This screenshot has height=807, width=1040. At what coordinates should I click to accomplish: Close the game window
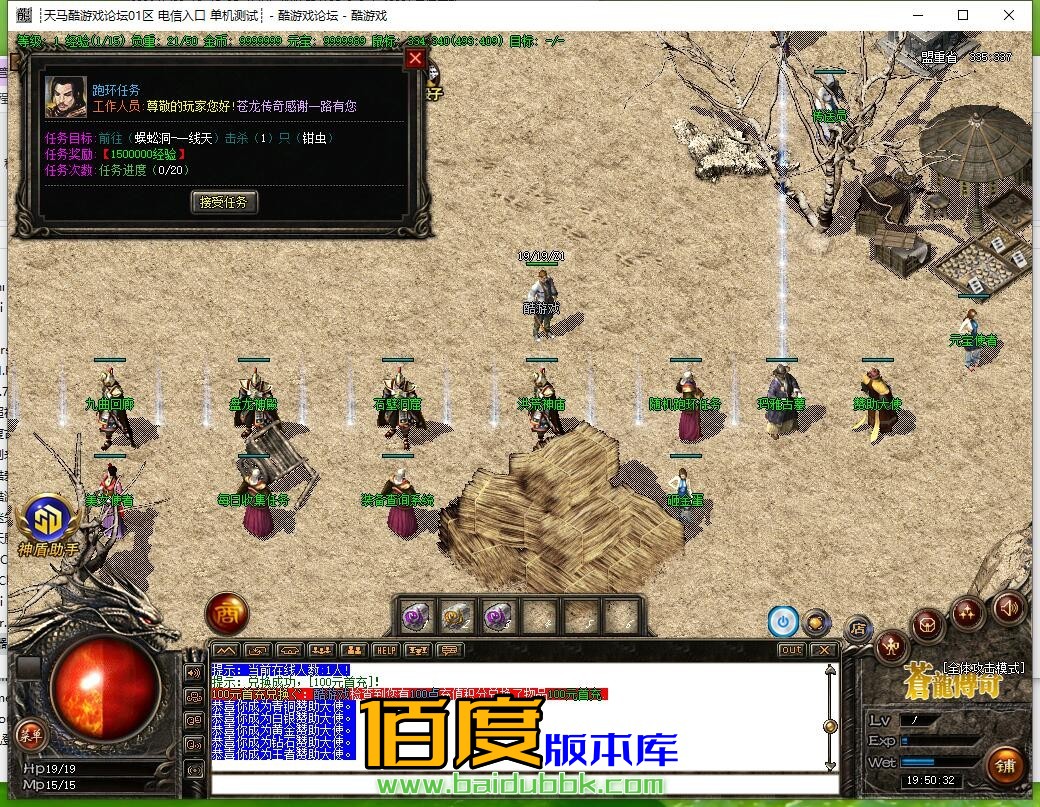(x=1009, y=15)
